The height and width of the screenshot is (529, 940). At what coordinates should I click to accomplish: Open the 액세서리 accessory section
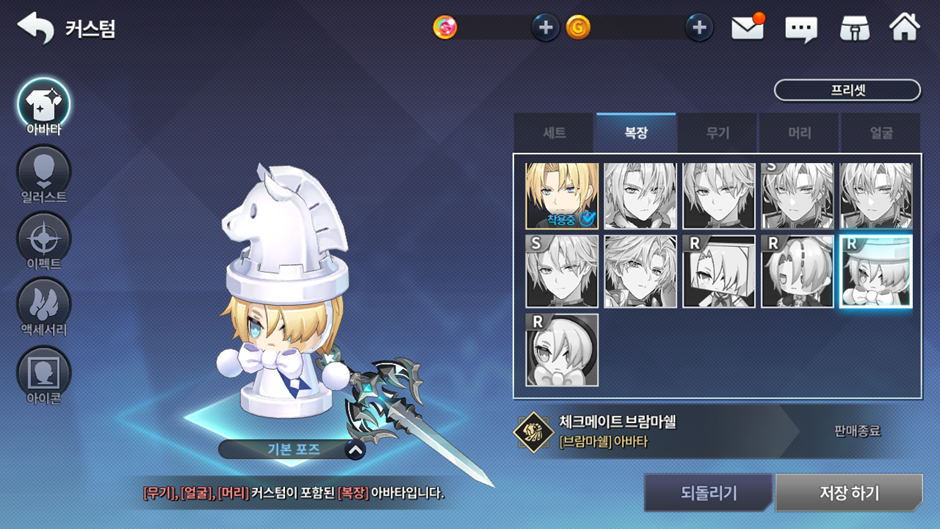(44, 307)
